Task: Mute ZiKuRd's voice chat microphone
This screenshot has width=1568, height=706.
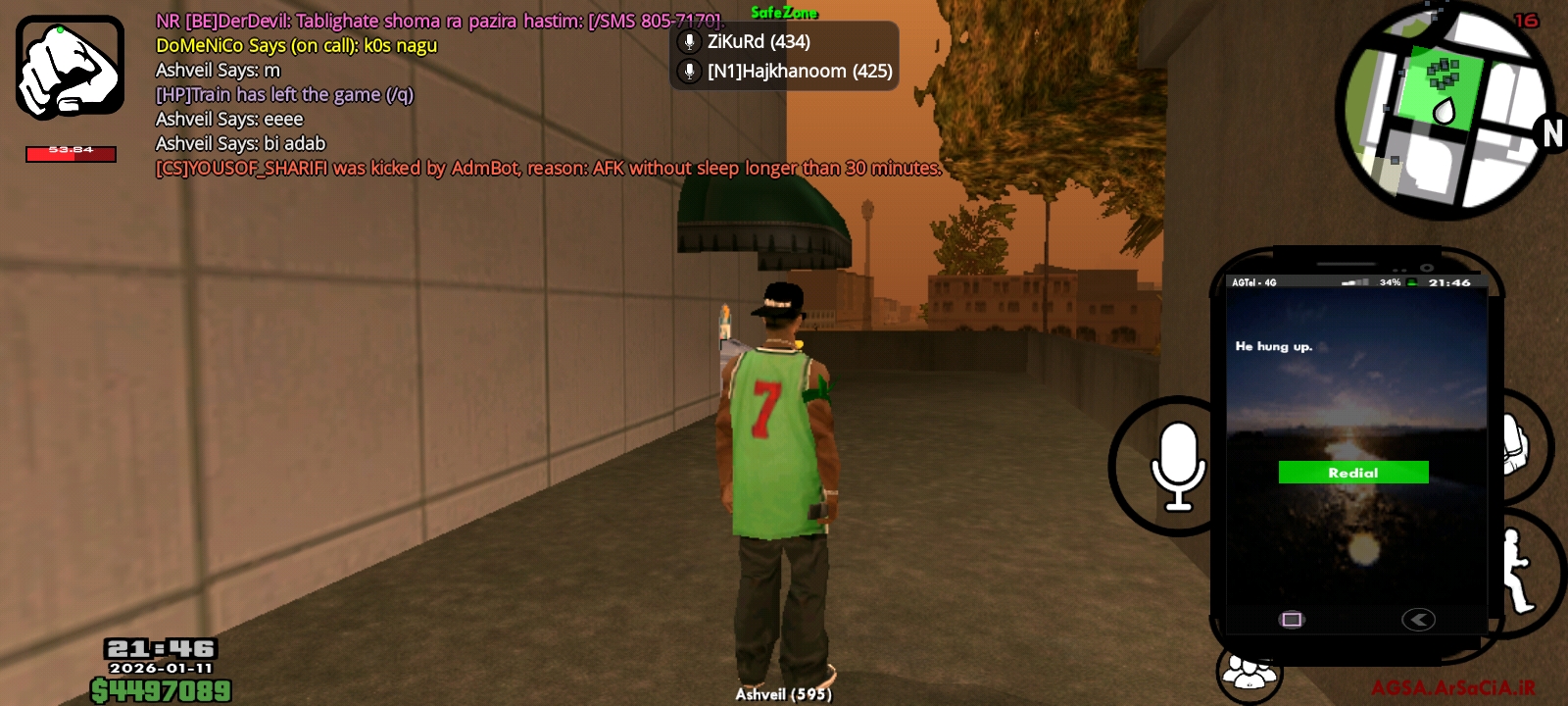Action: click(690, 41)
